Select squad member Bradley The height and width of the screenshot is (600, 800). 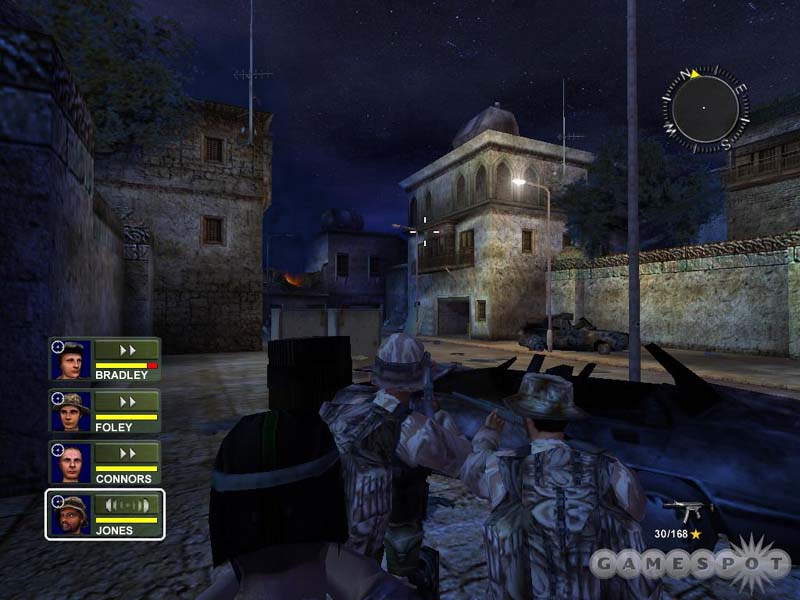tap(104, 359)
